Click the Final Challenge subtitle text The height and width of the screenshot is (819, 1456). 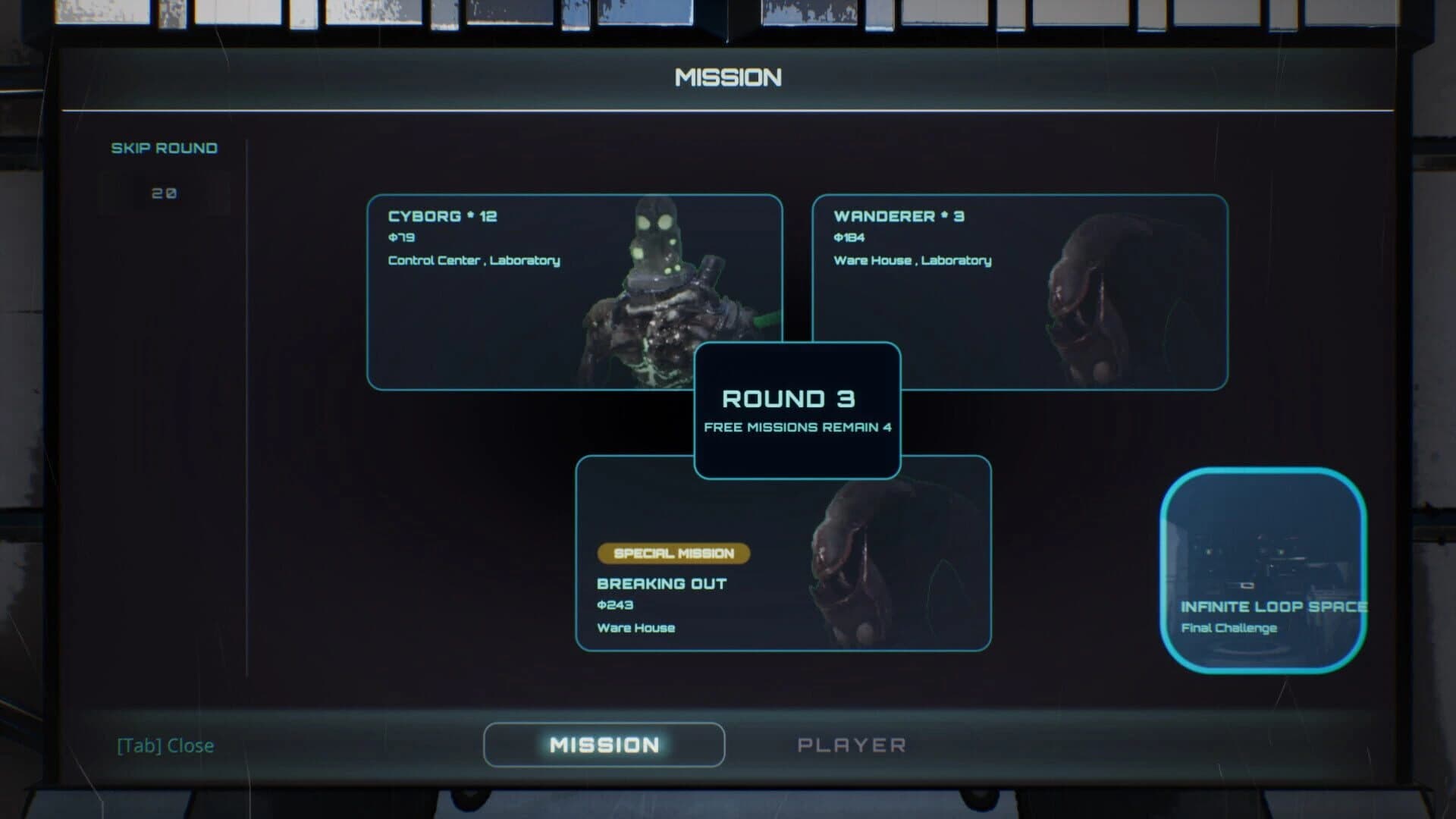1229,628
